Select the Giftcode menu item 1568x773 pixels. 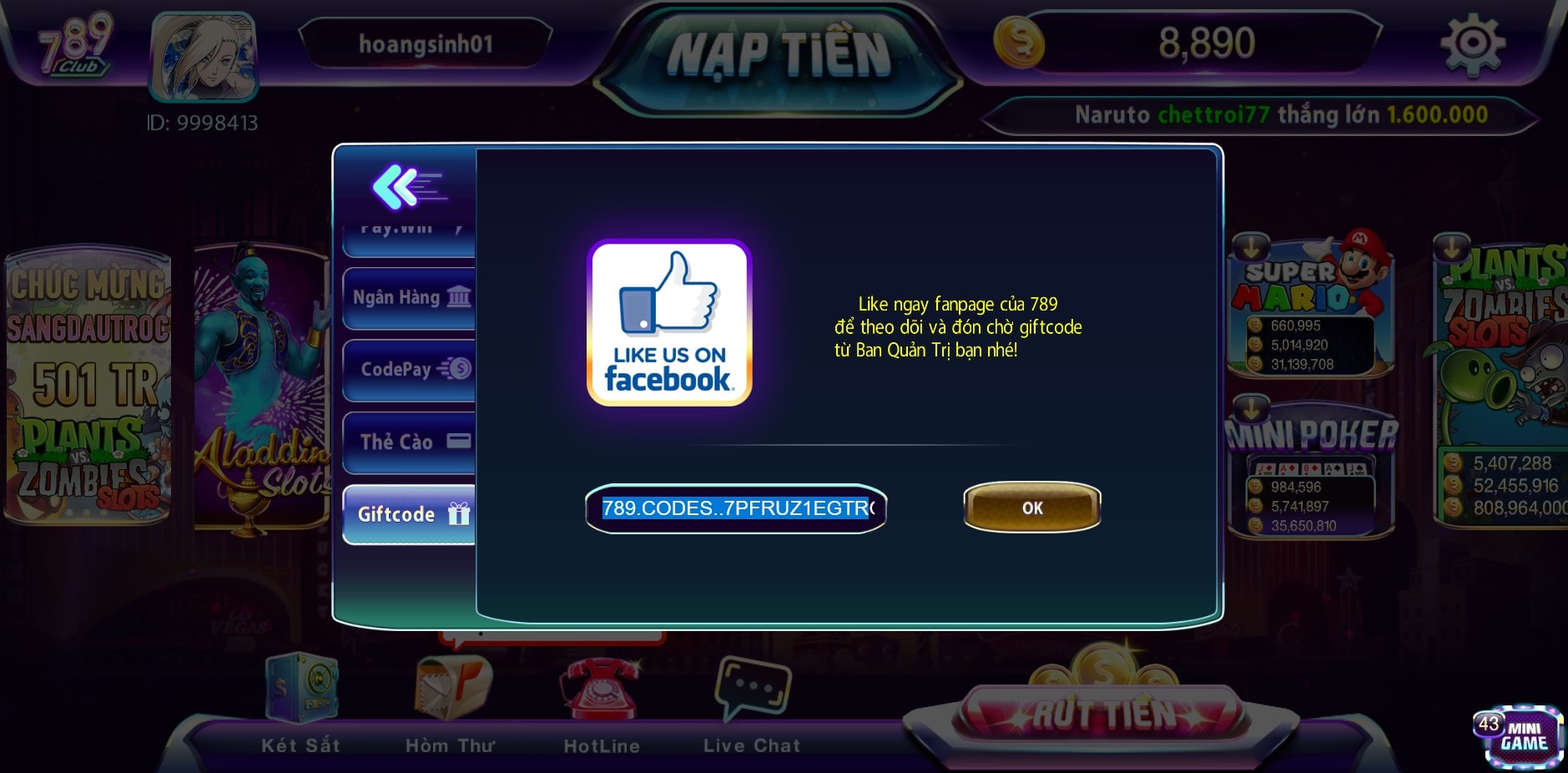406,514
